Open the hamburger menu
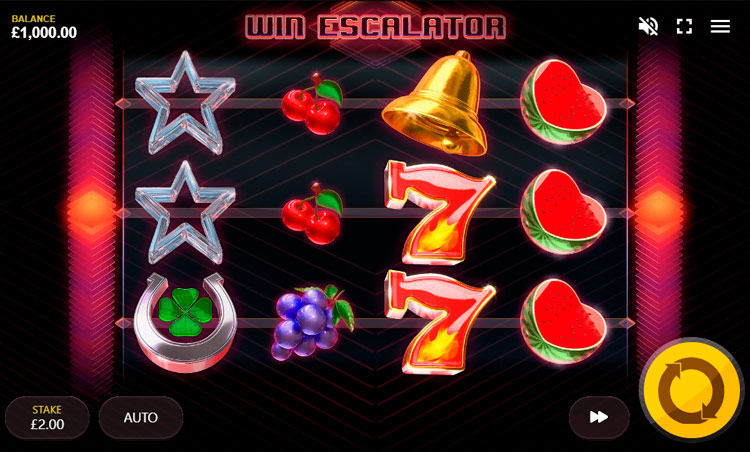The image size is (750, 452). (x=720, y=26)
